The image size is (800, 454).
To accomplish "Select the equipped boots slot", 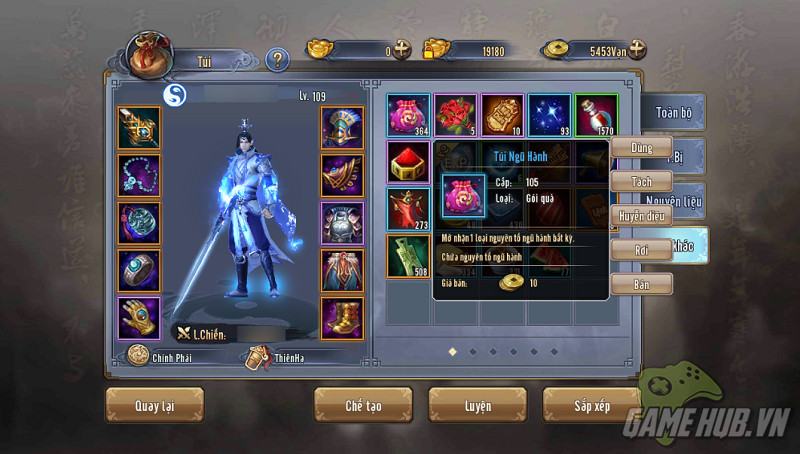I will 341,318.
